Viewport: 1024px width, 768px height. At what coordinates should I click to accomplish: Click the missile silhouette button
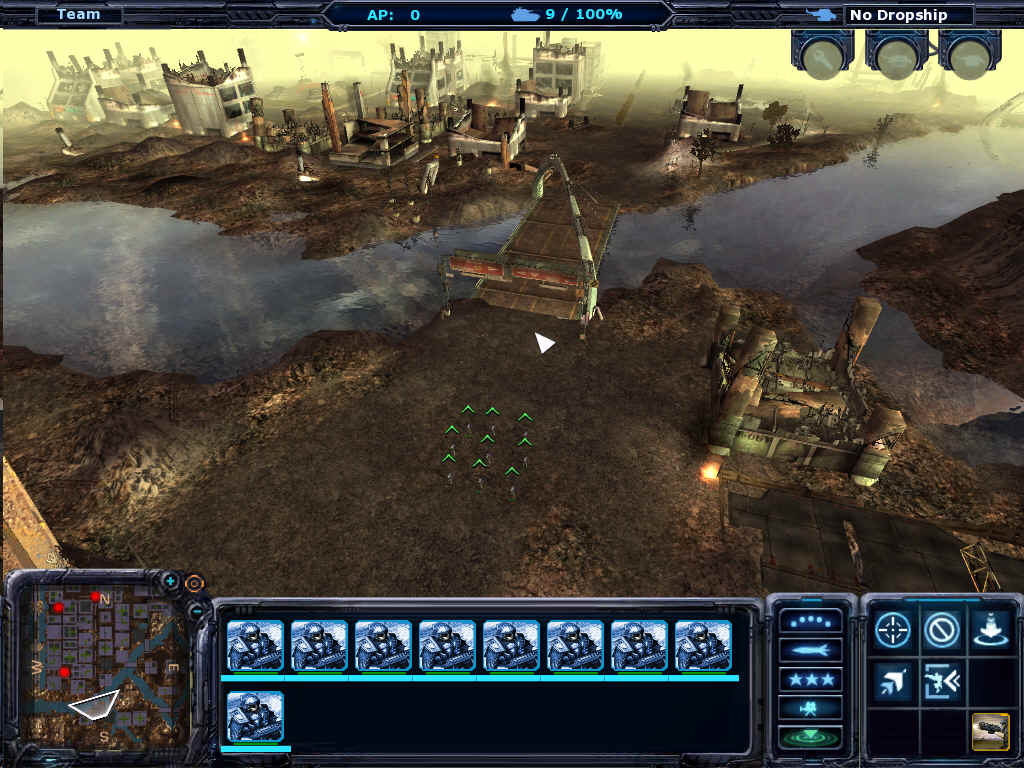(x=810, y=652)
